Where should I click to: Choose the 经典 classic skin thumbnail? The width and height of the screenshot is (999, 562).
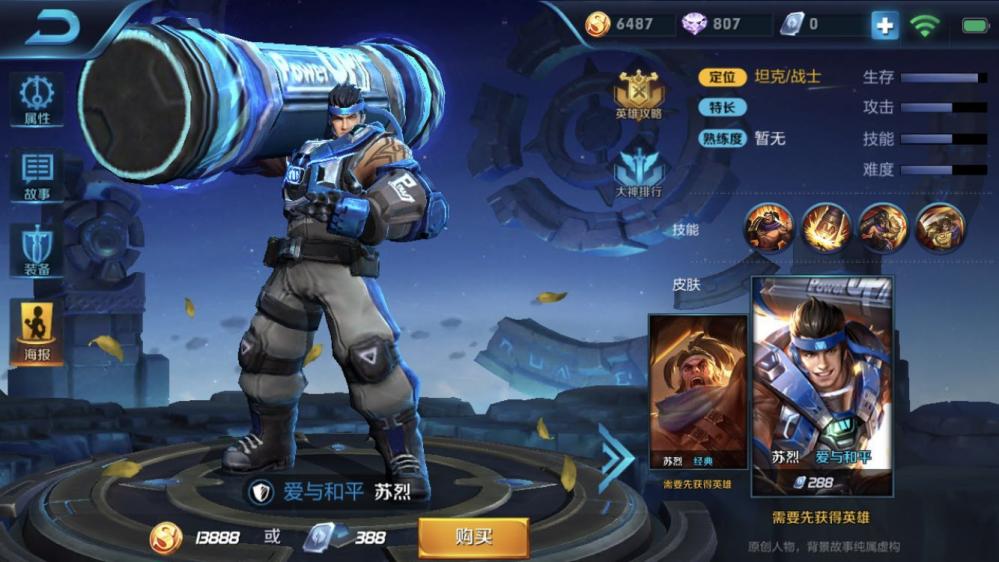point(698,392)
